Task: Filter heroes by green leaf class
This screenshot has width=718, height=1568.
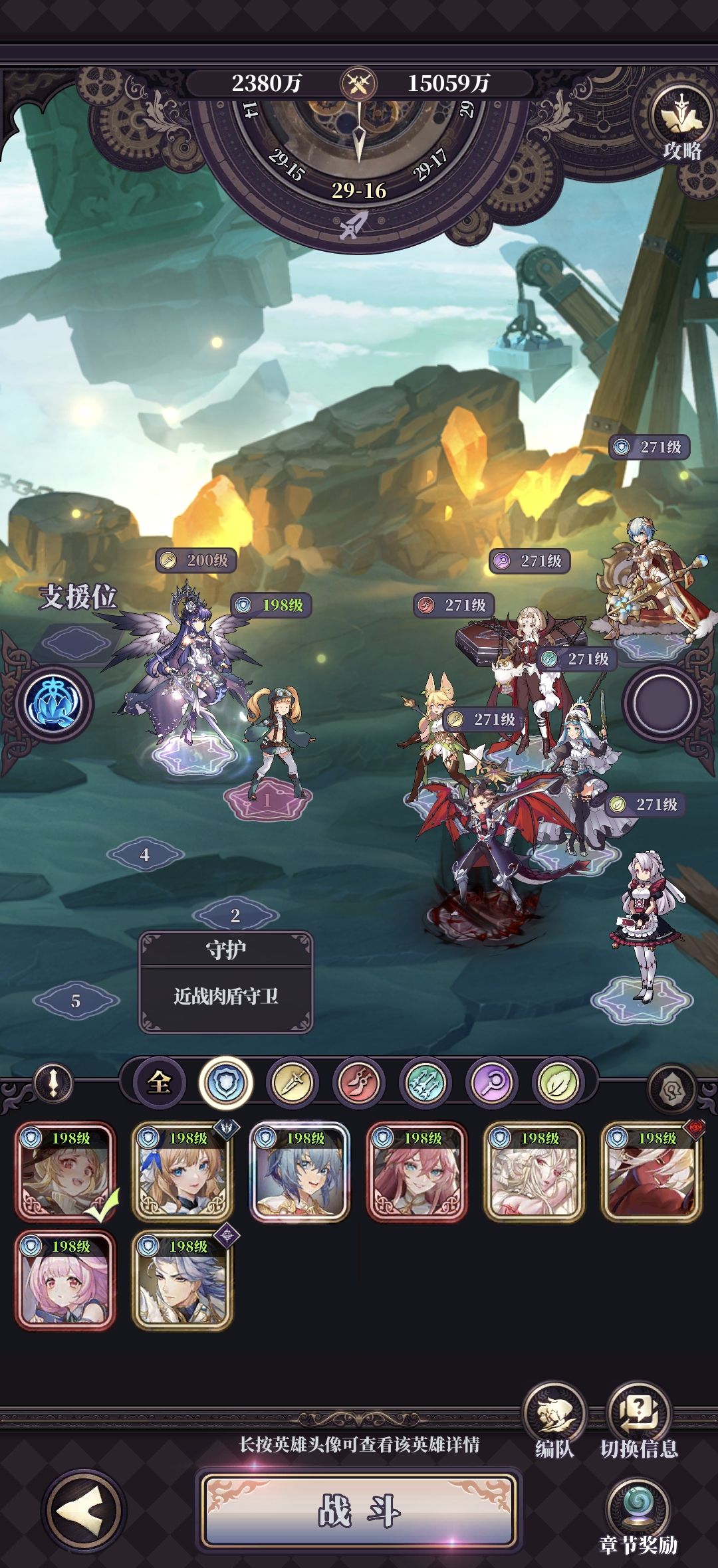Action: click(559, 1082)
